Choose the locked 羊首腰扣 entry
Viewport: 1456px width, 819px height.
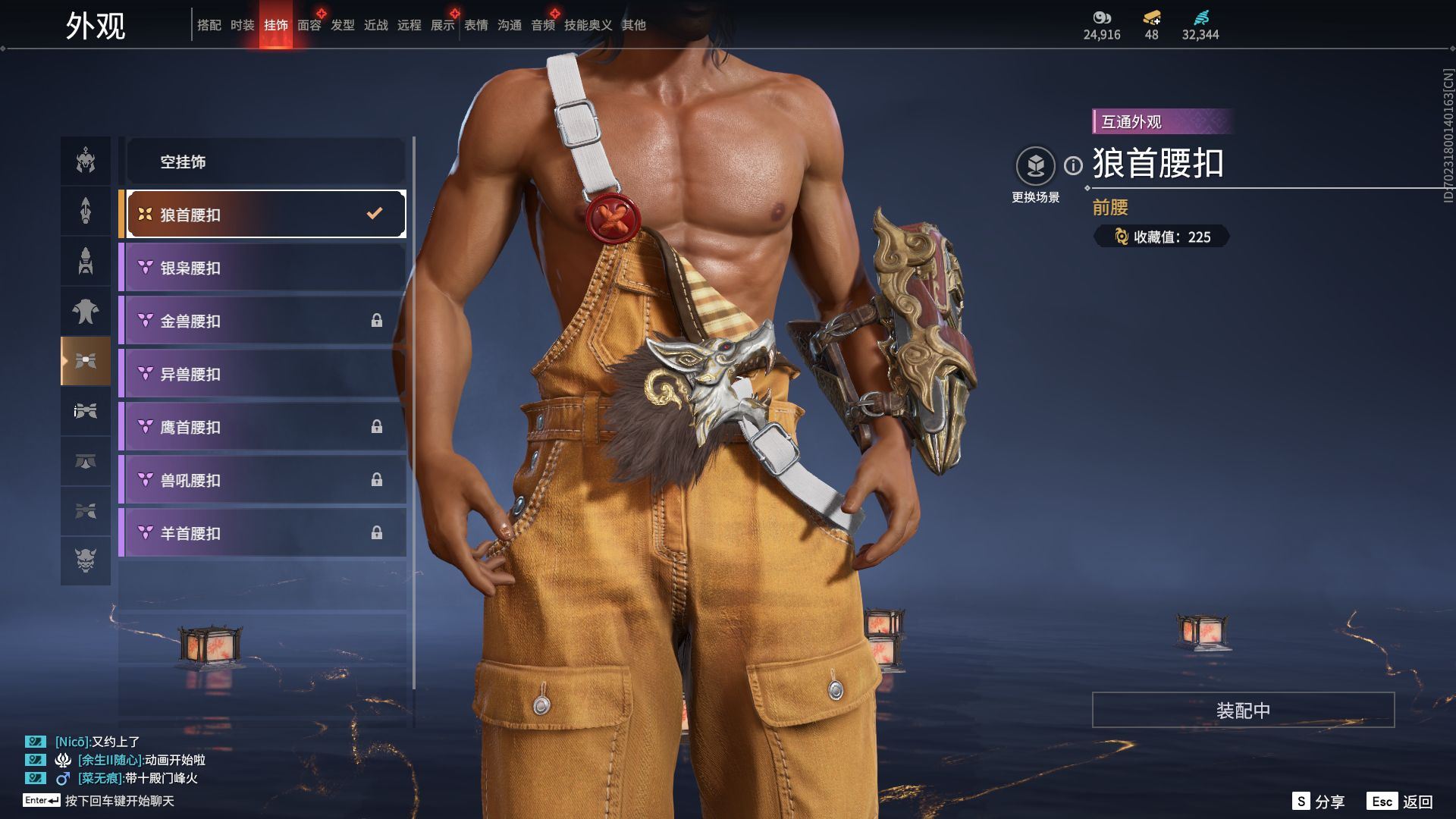coord(265,533)
